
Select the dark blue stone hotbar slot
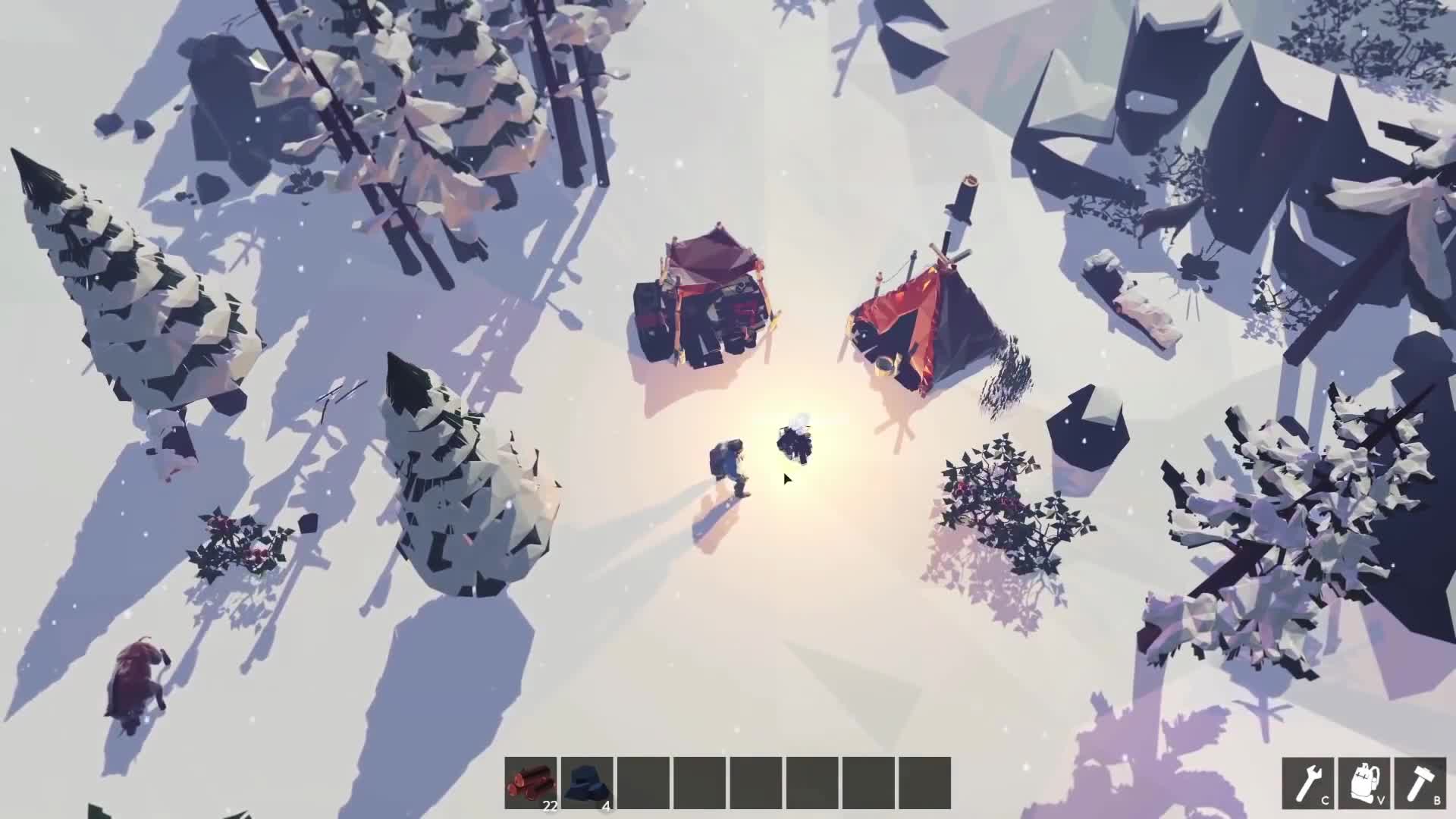pos(587,783)
